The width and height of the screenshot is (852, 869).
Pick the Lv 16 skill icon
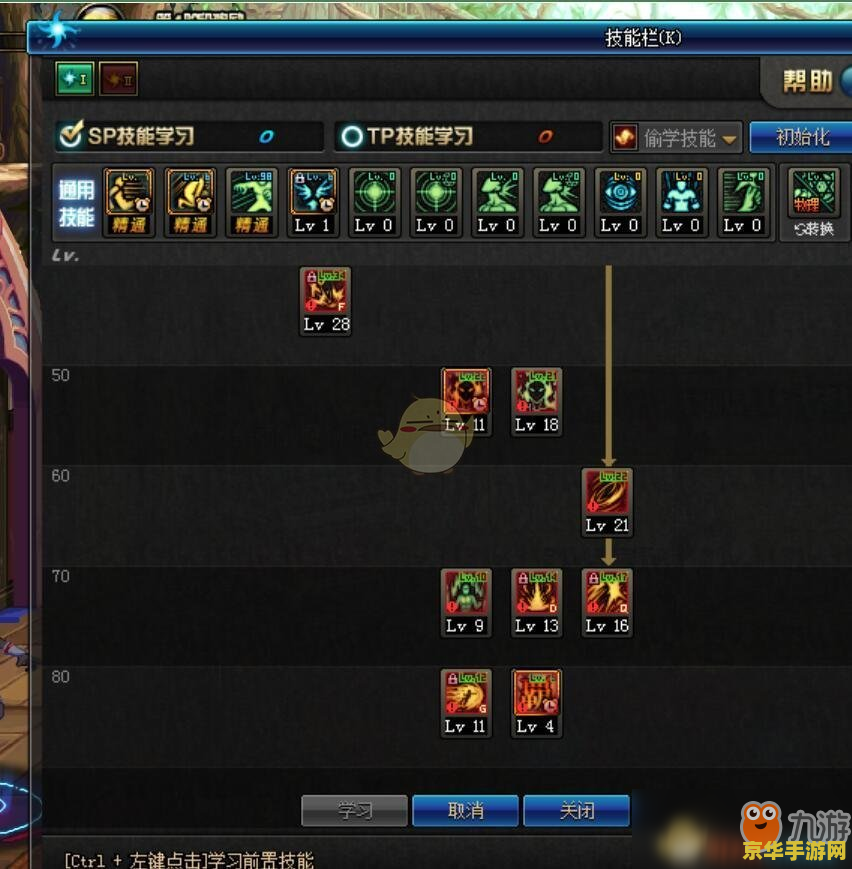coord(607,592)
